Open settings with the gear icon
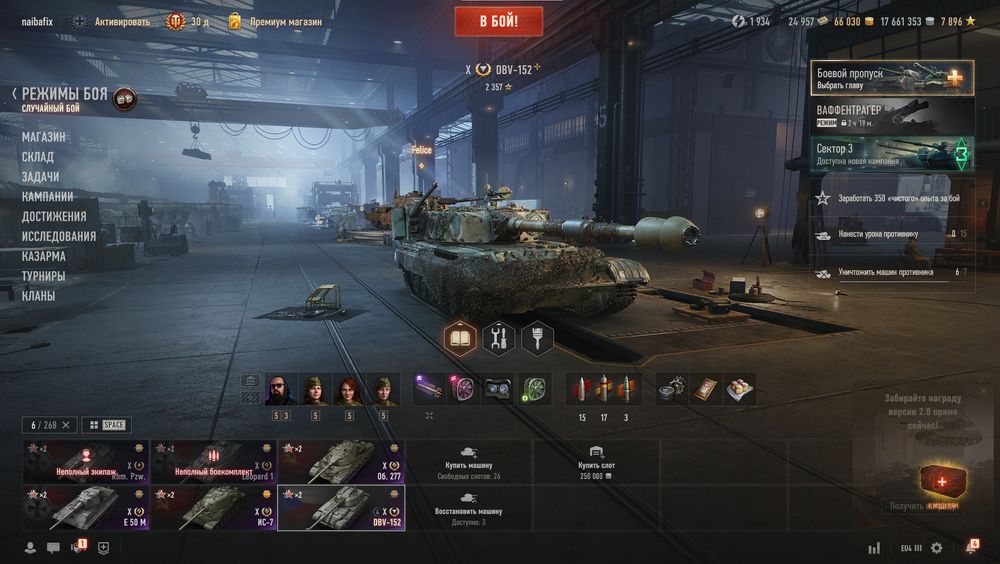The image size is (1000, 564). [x=937, y=548]
